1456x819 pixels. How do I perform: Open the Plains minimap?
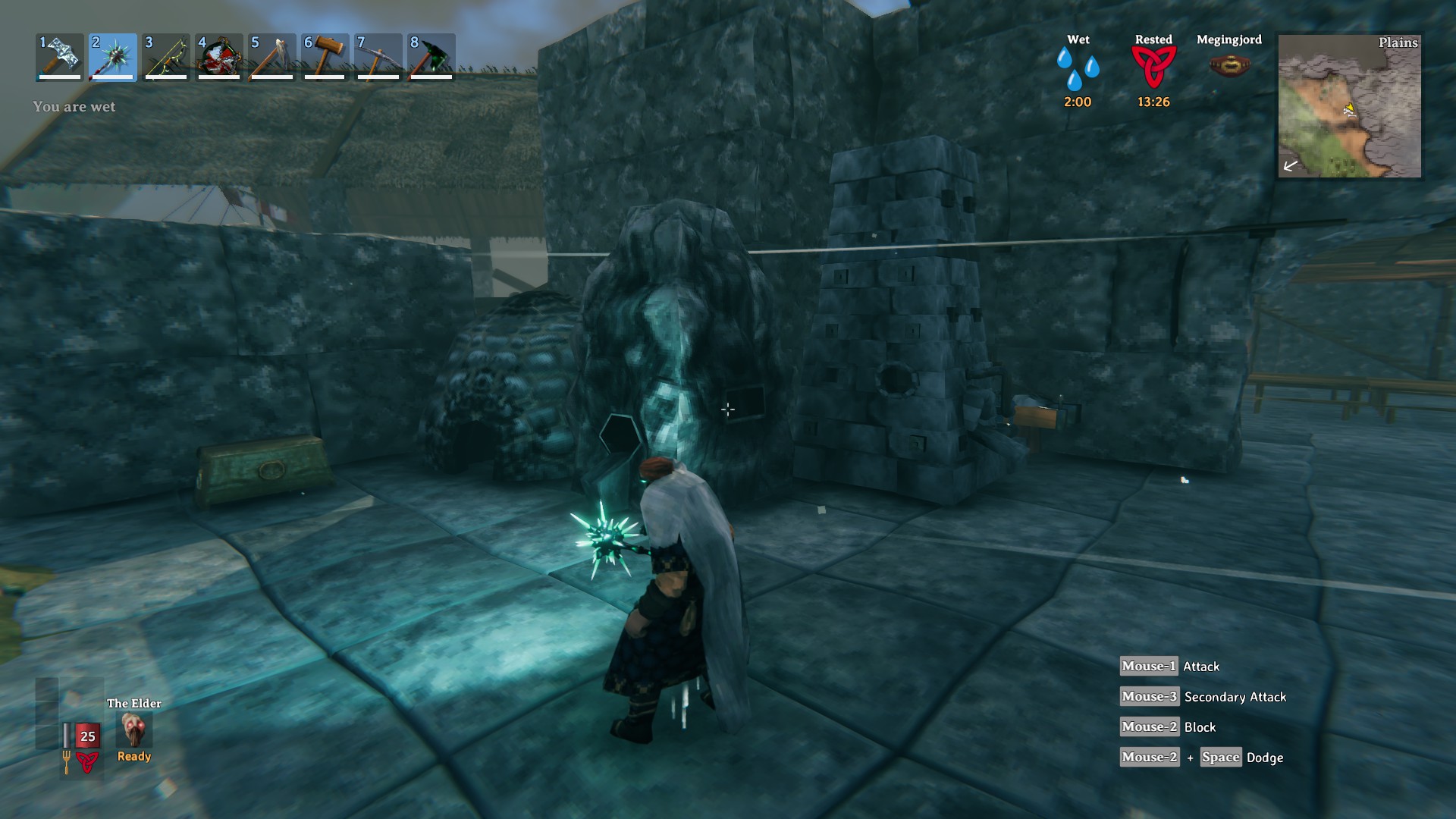(x=1349, y=106)
